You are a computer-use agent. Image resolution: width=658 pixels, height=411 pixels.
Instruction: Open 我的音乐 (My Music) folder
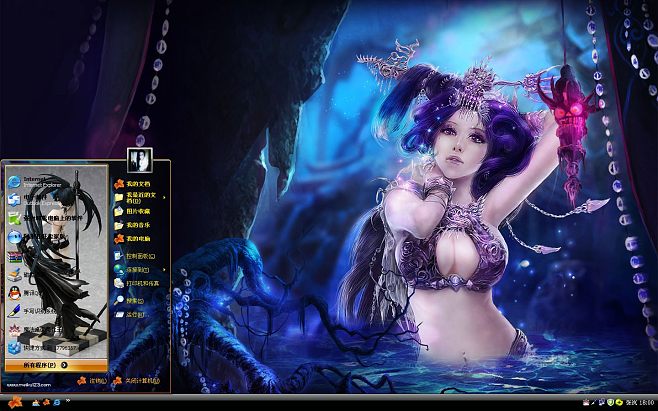(135, 225)
